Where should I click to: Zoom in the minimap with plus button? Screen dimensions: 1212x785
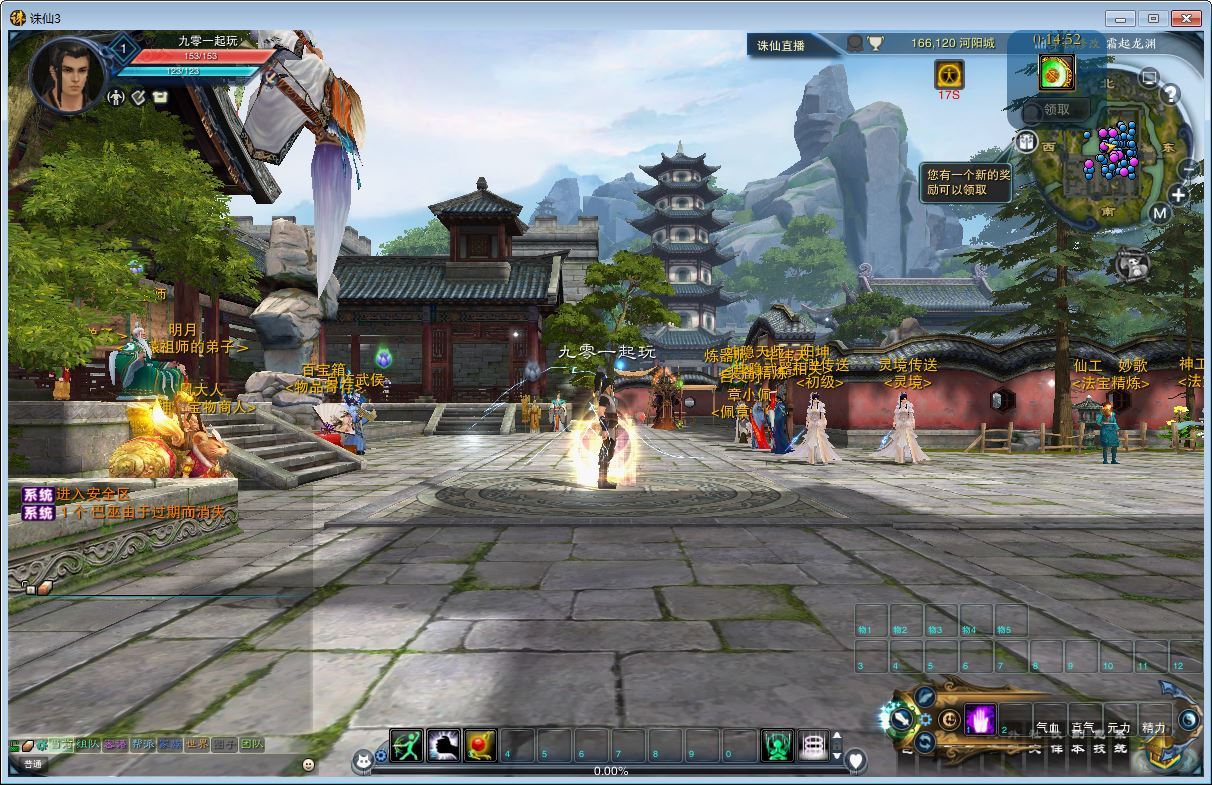point(1179,195)
